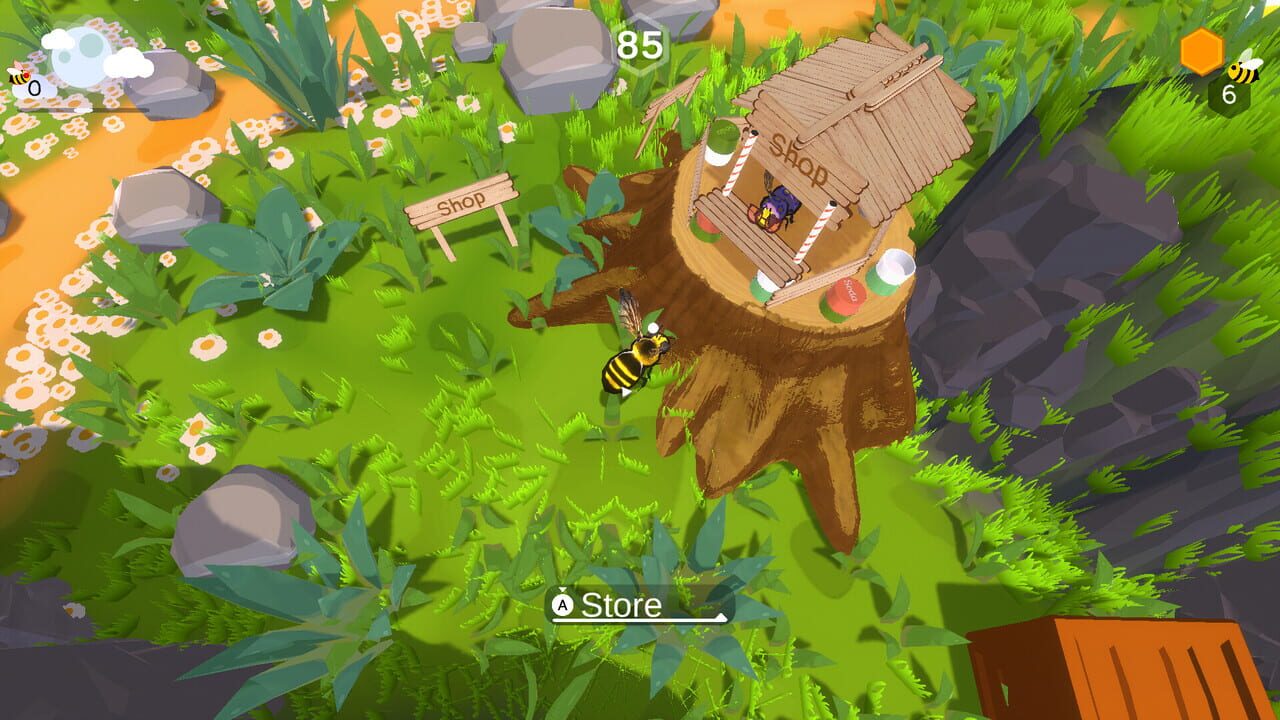The width and height of the screenshot is (1280, 720).
Task: Click the arrow at the end of the Store bar
Action: pyautogui.click(x=721, y=616)
